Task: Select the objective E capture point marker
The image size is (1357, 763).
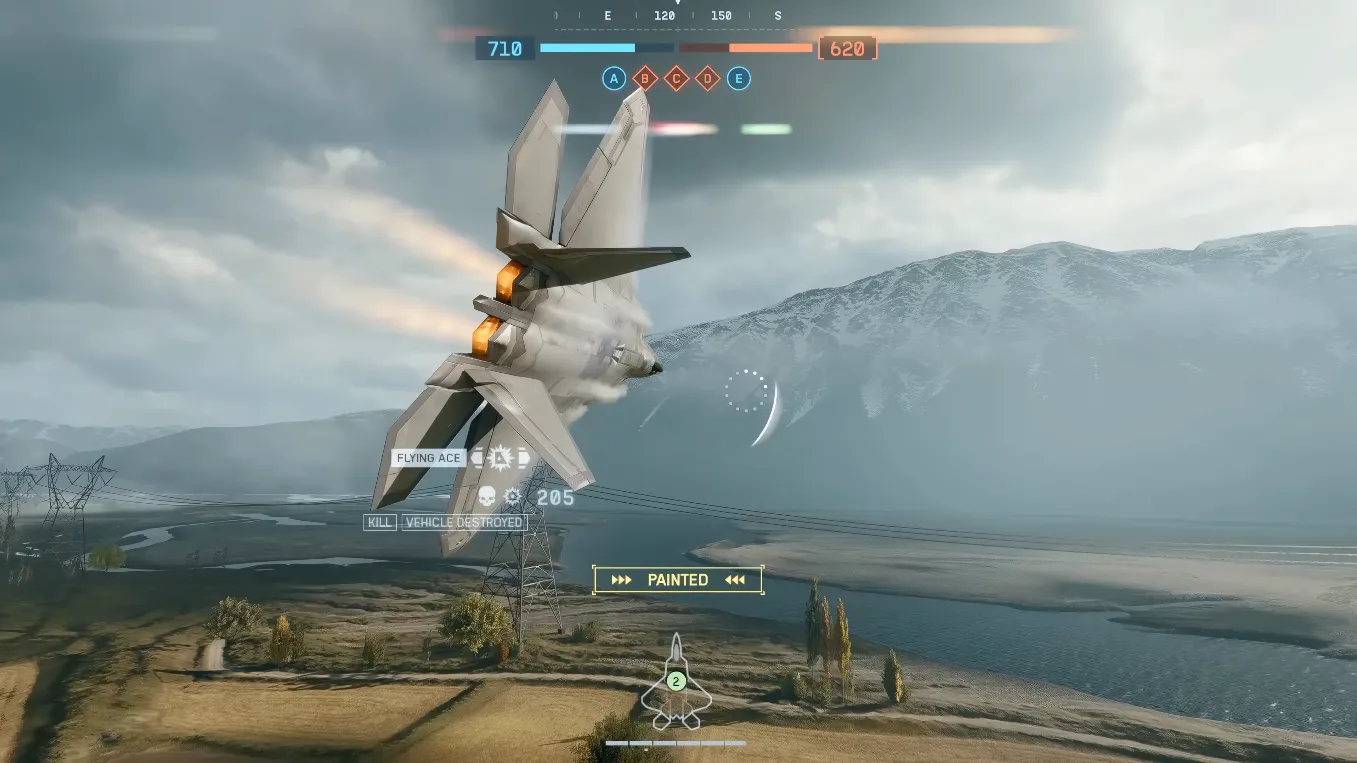Action: pos(739,79)
